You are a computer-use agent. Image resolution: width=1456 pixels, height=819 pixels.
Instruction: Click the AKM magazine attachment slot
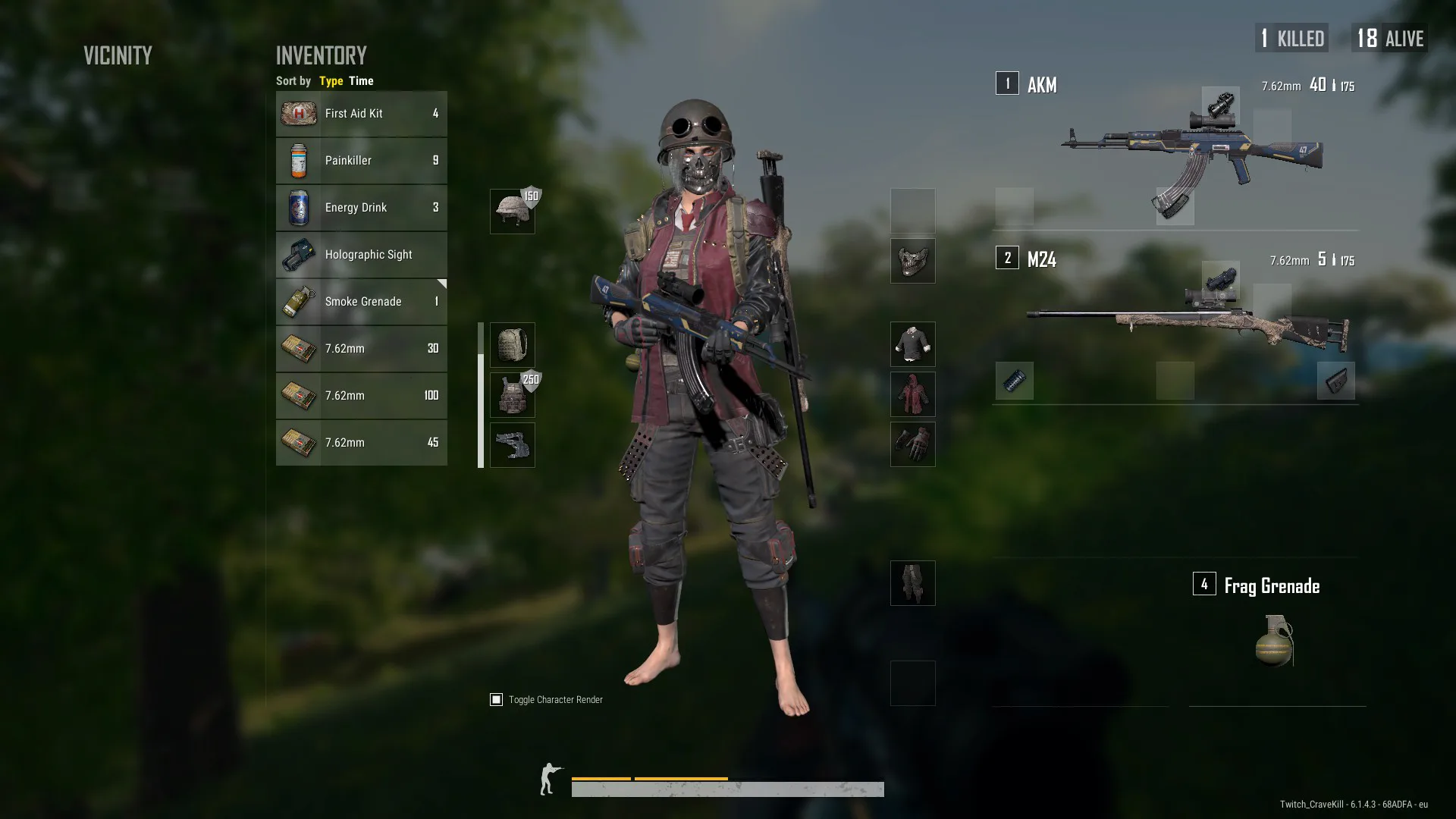[1174, 206]
